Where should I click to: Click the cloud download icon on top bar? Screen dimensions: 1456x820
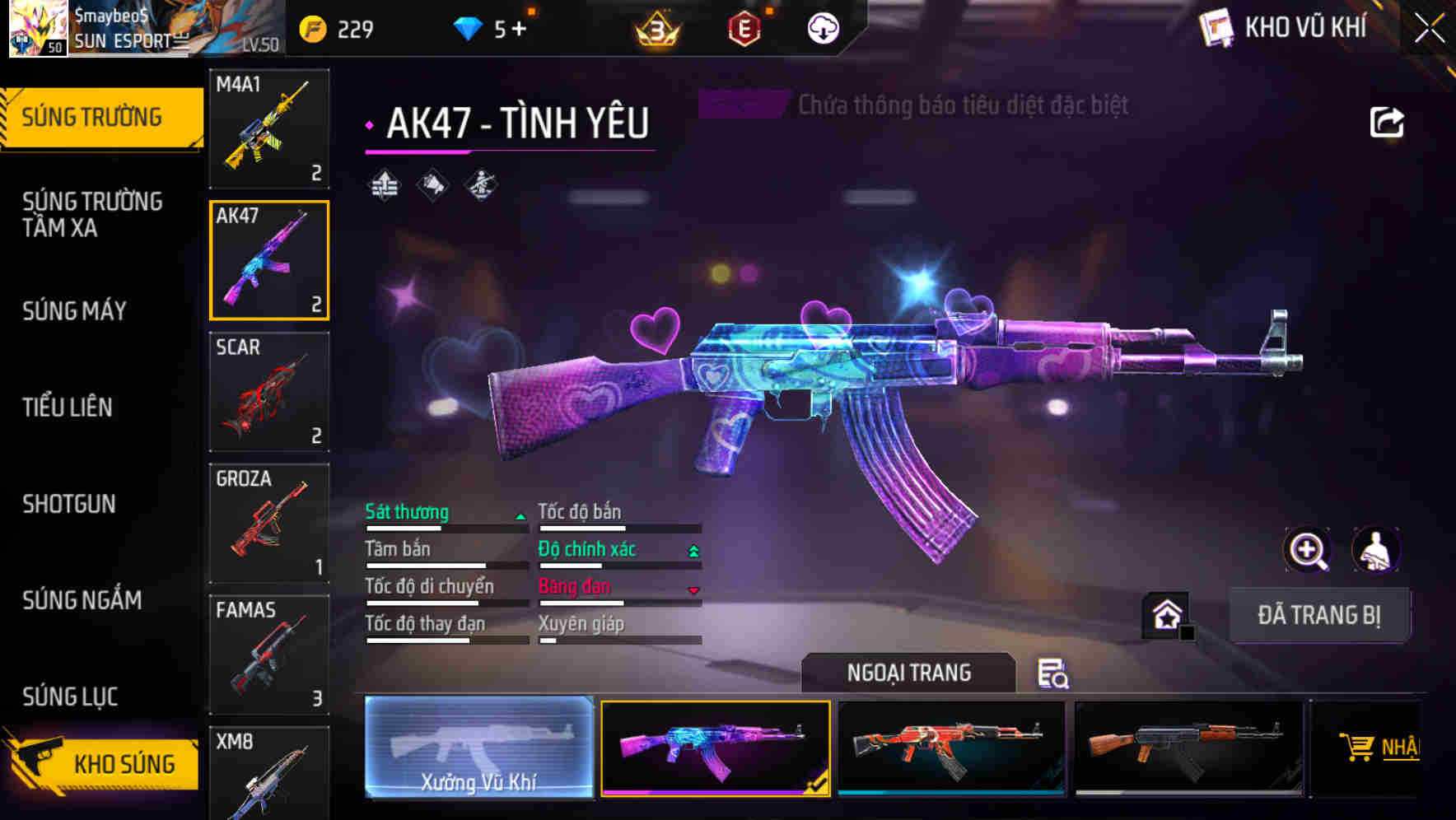822,27
